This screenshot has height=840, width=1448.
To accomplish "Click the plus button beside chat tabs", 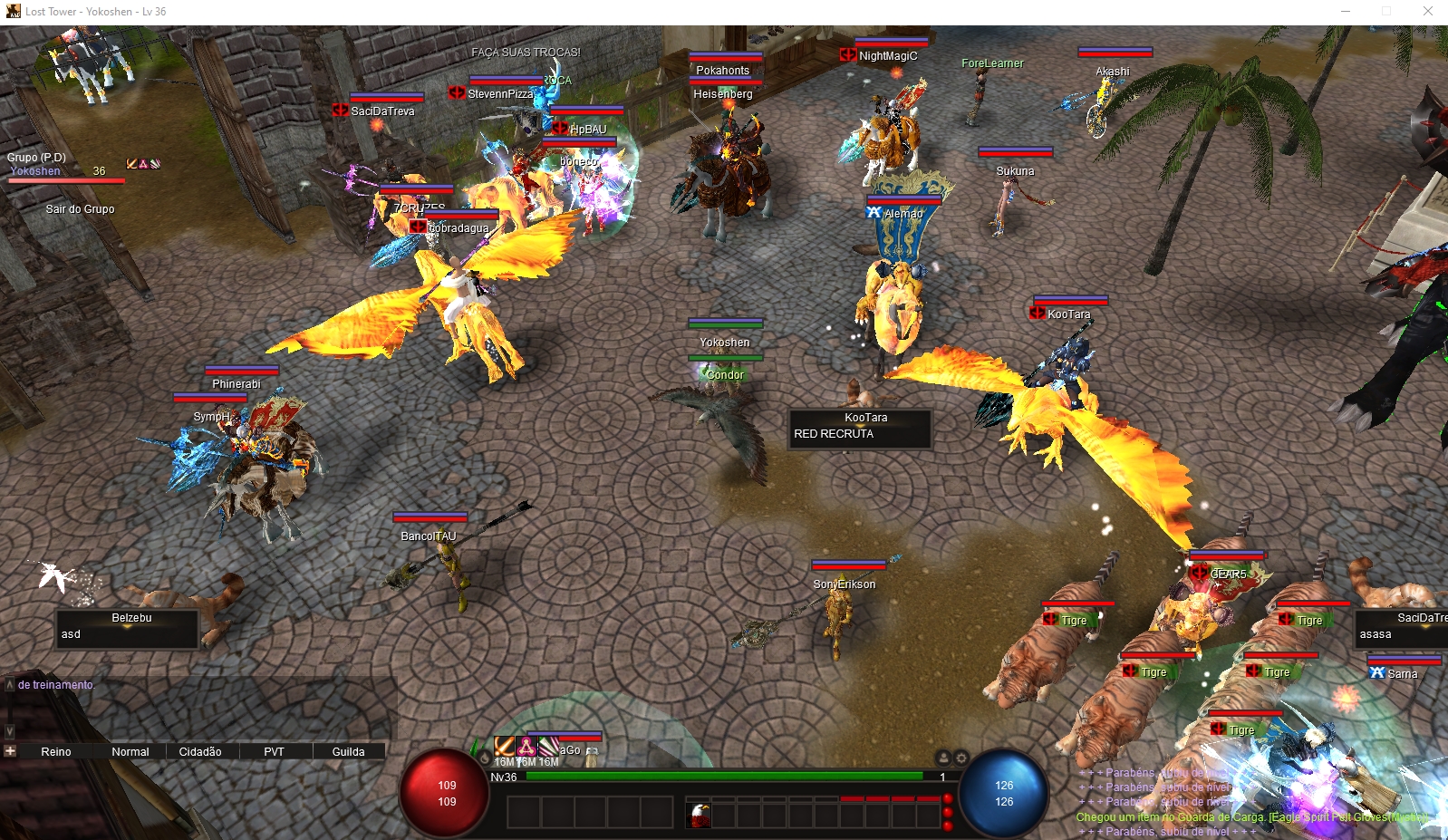I will click(x=10, y=751).
